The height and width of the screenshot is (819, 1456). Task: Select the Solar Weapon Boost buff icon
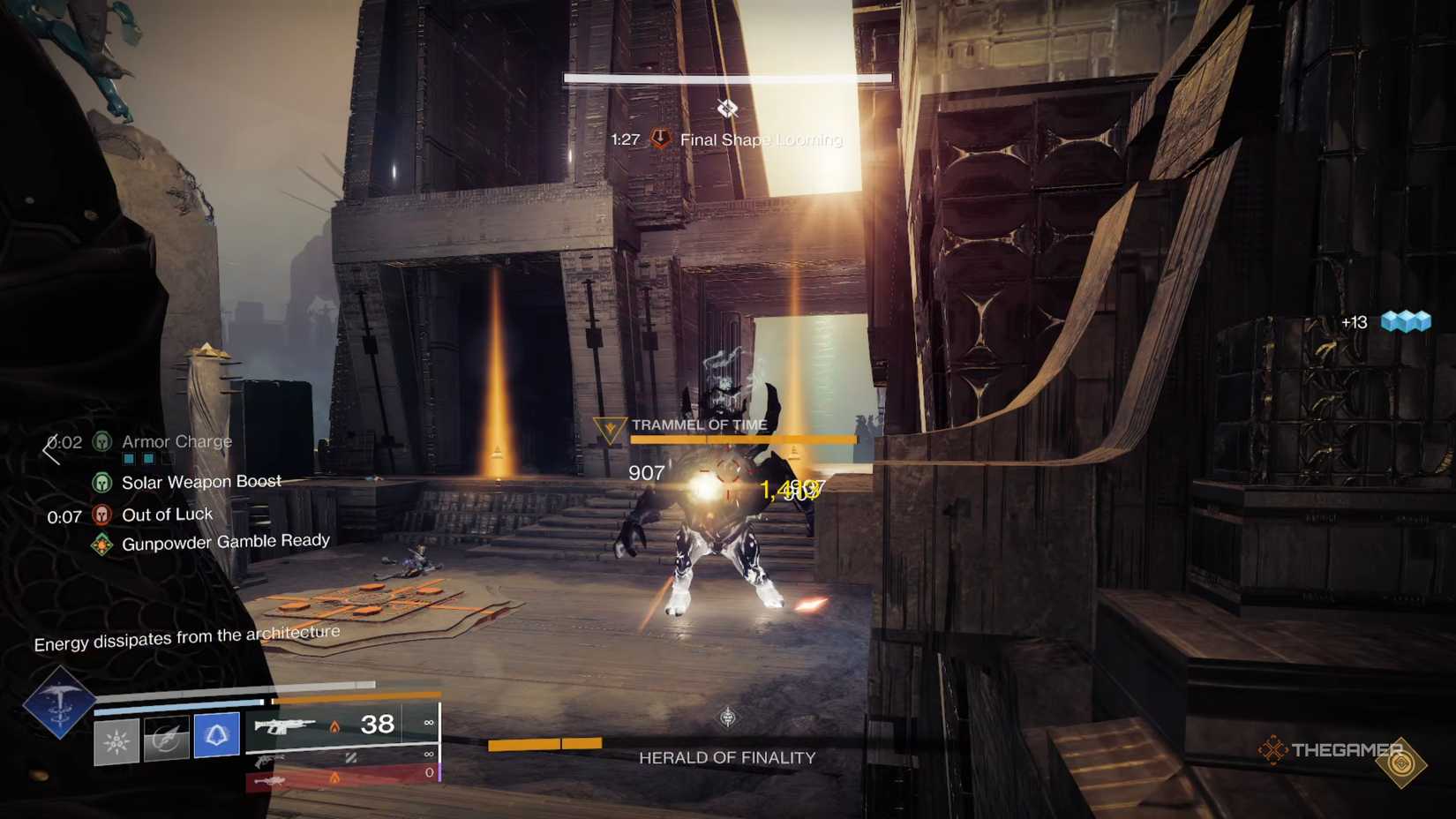(102, 484)
